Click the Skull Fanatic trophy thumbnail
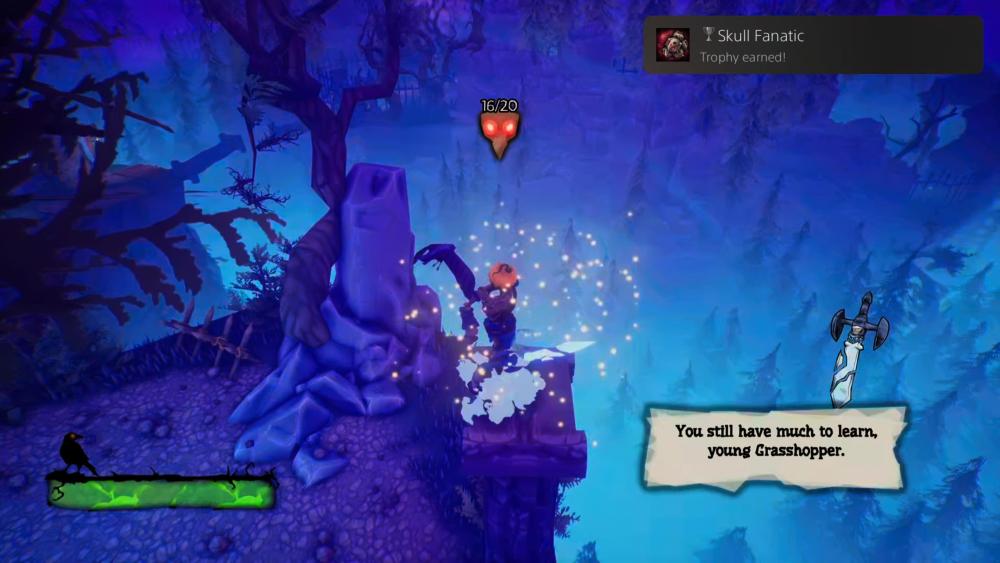This screenshot has height=563, width=1000. [x=672, y=45]
